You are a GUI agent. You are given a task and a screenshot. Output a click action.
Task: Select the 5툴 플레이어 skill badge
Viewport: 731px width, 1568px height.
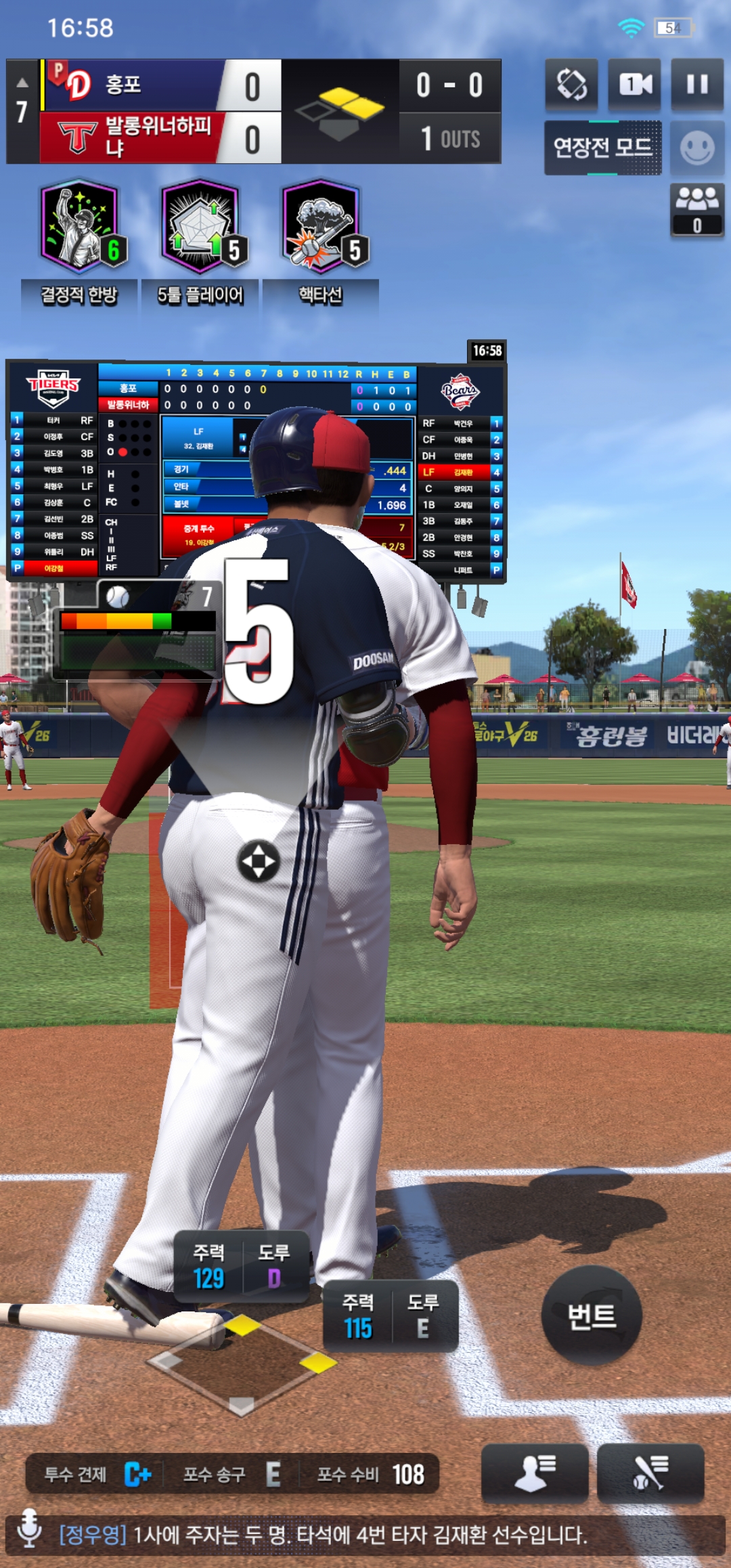point(200,227)
